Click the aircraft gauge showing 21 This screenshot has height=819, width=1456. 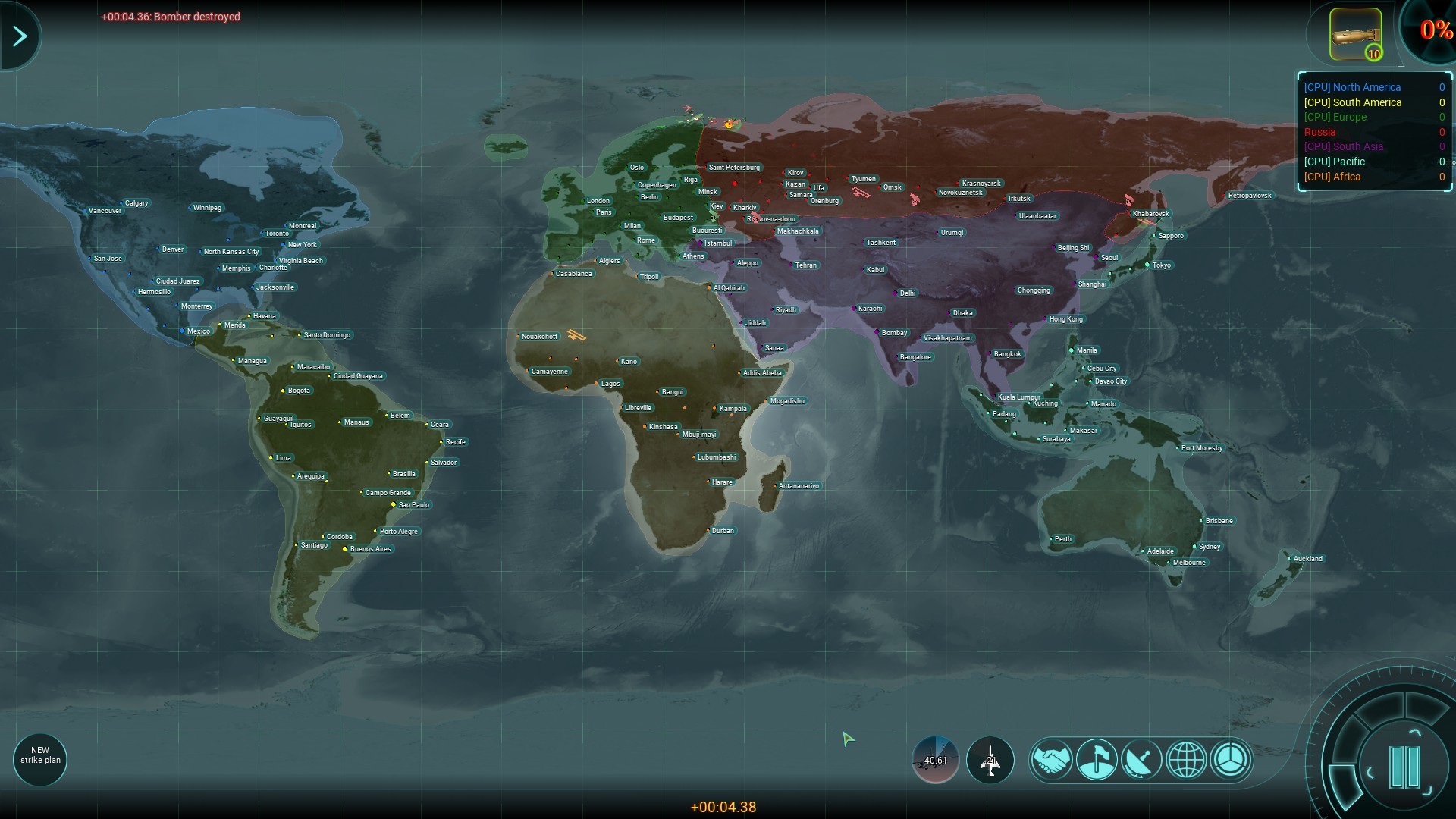point(990,760)
